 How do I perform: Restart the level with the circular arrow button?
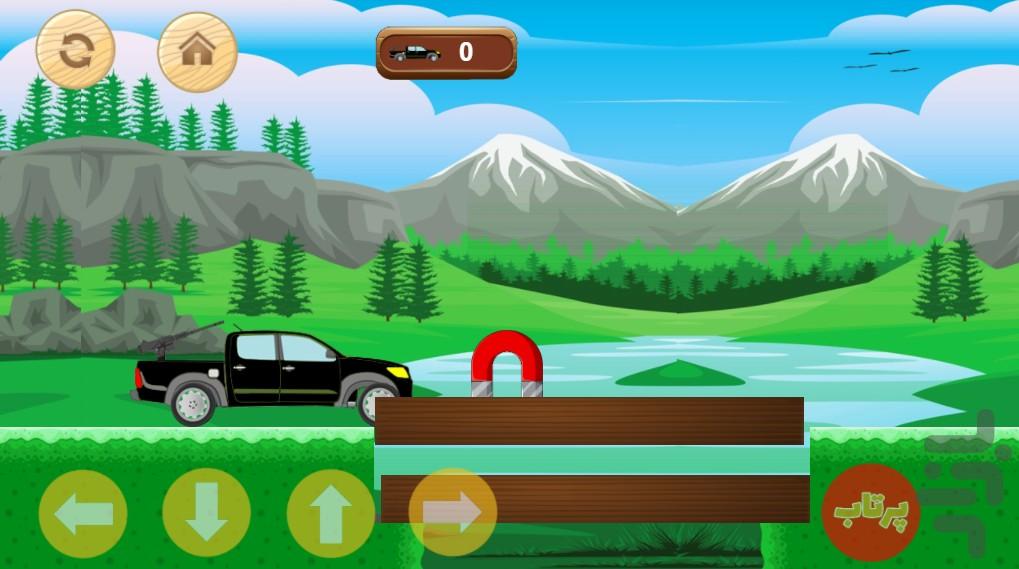coord(75,49)
